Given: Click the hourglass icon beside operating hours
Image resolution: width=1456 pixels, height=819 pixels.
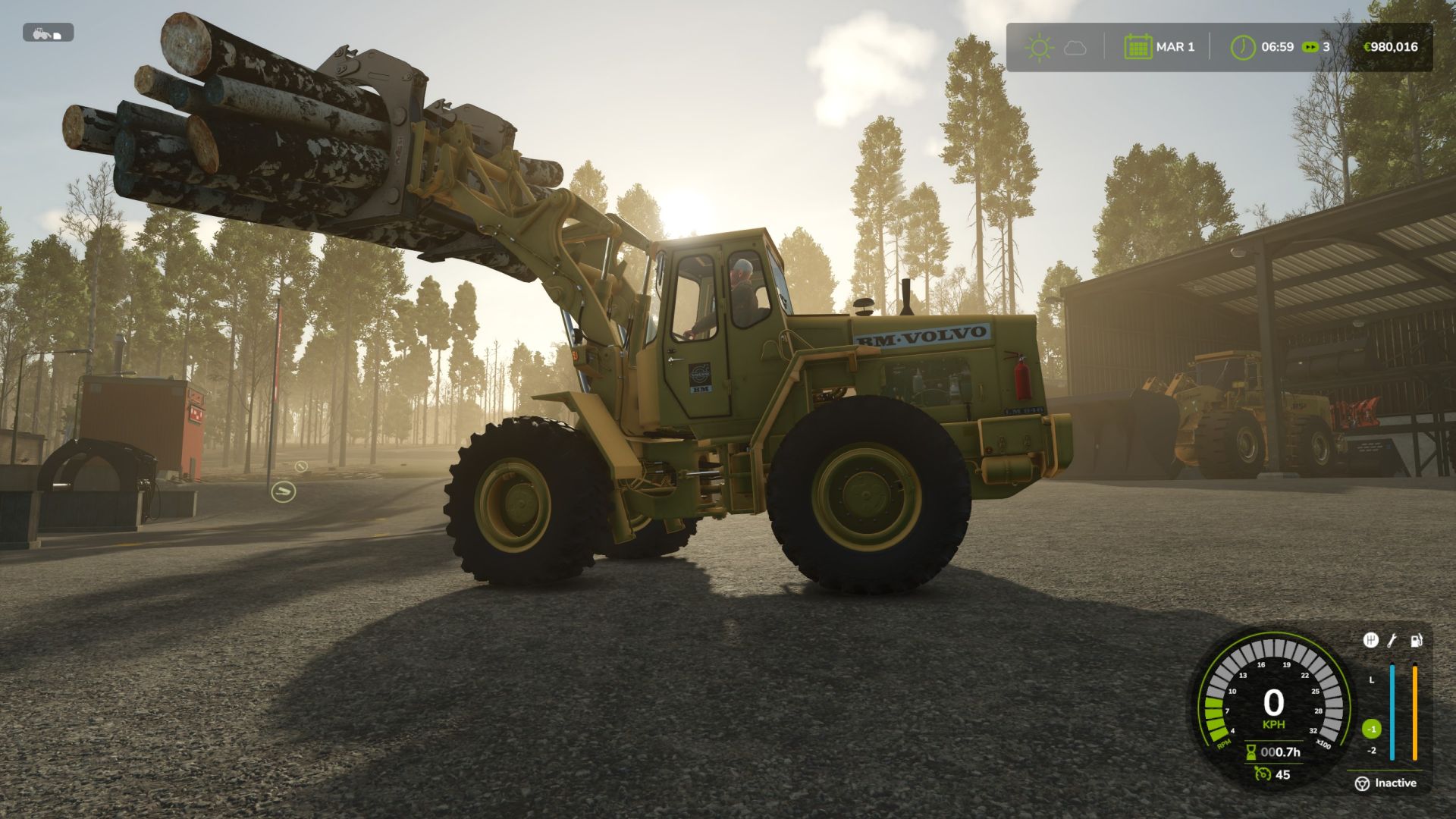Looking at the screenshot, I should [1251, 753].
